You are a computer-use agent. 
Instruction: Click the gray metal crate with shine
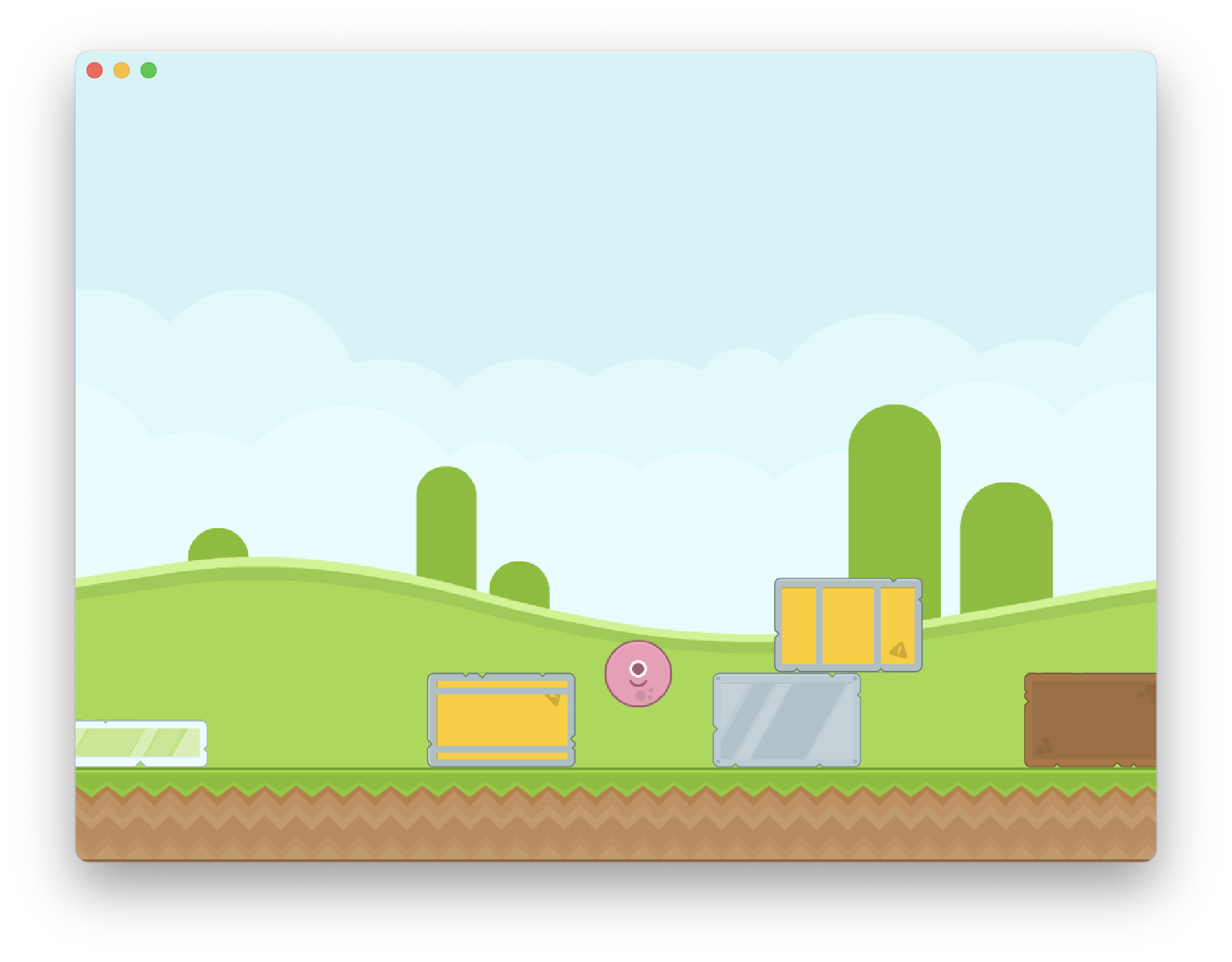click(785, 720)
